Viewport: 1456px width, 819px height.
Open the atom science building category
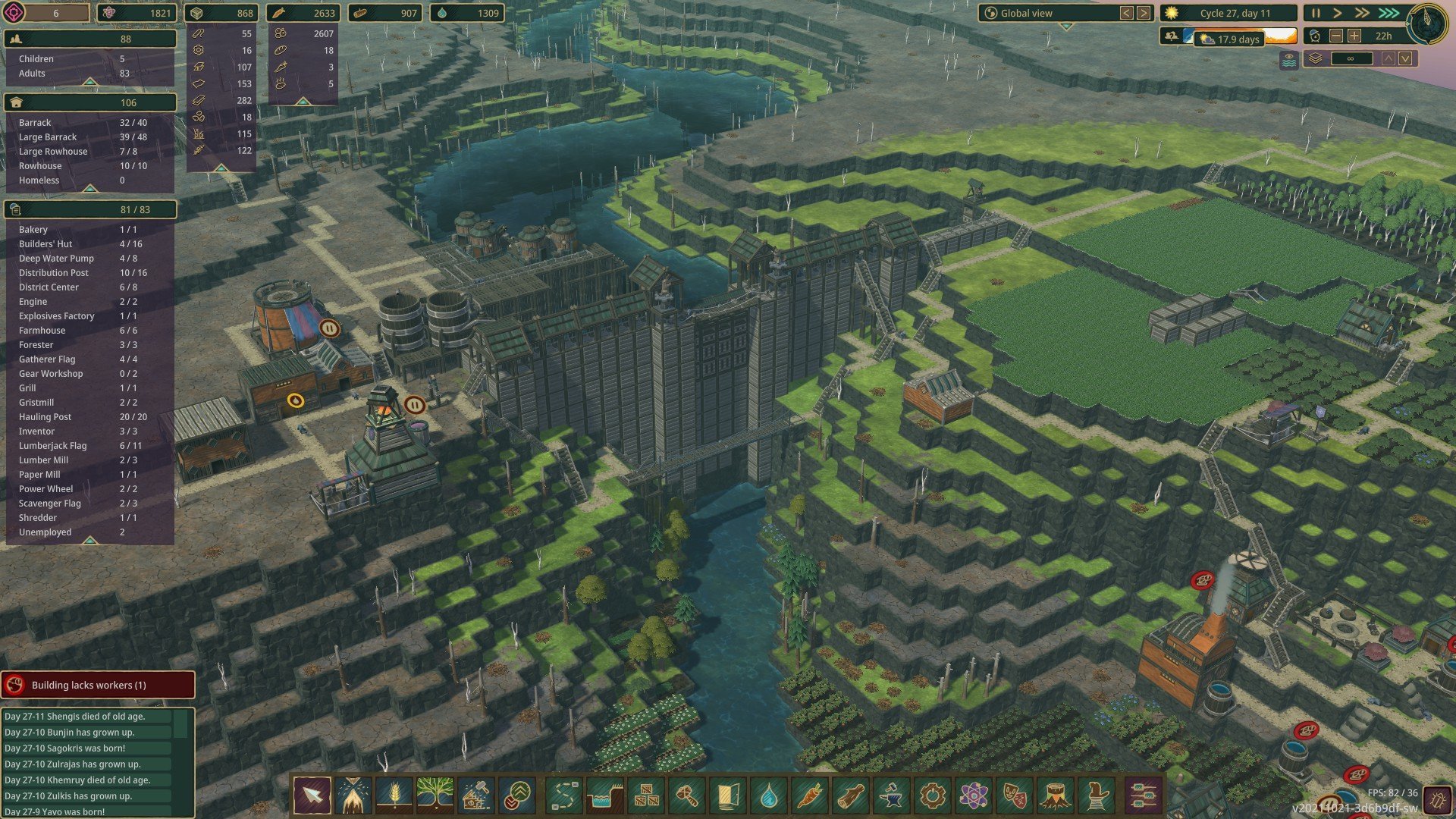pos(973,796)
